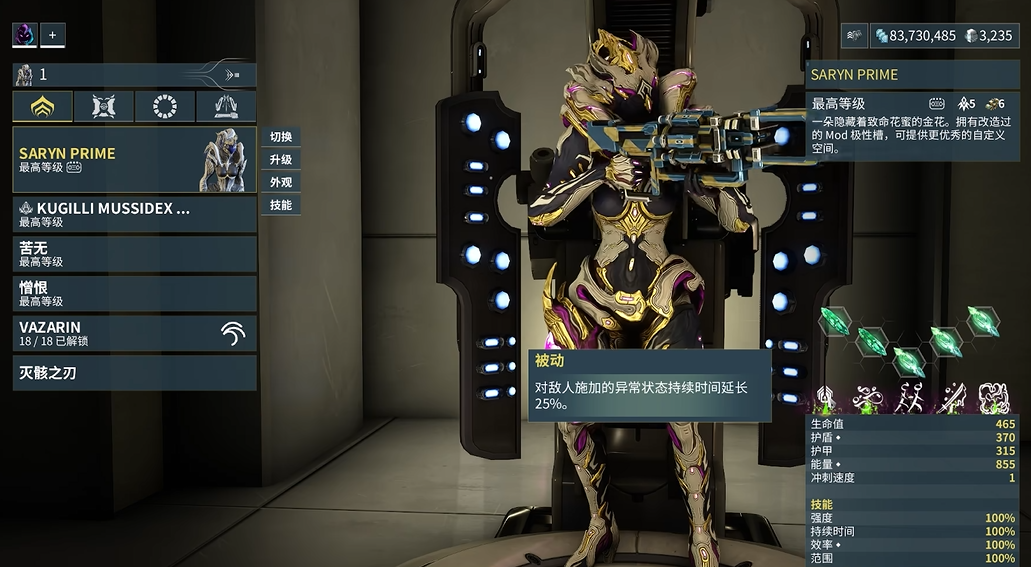Switch to the dotted ring category tab
The image size is (1031, 567).
click(165, 107)
